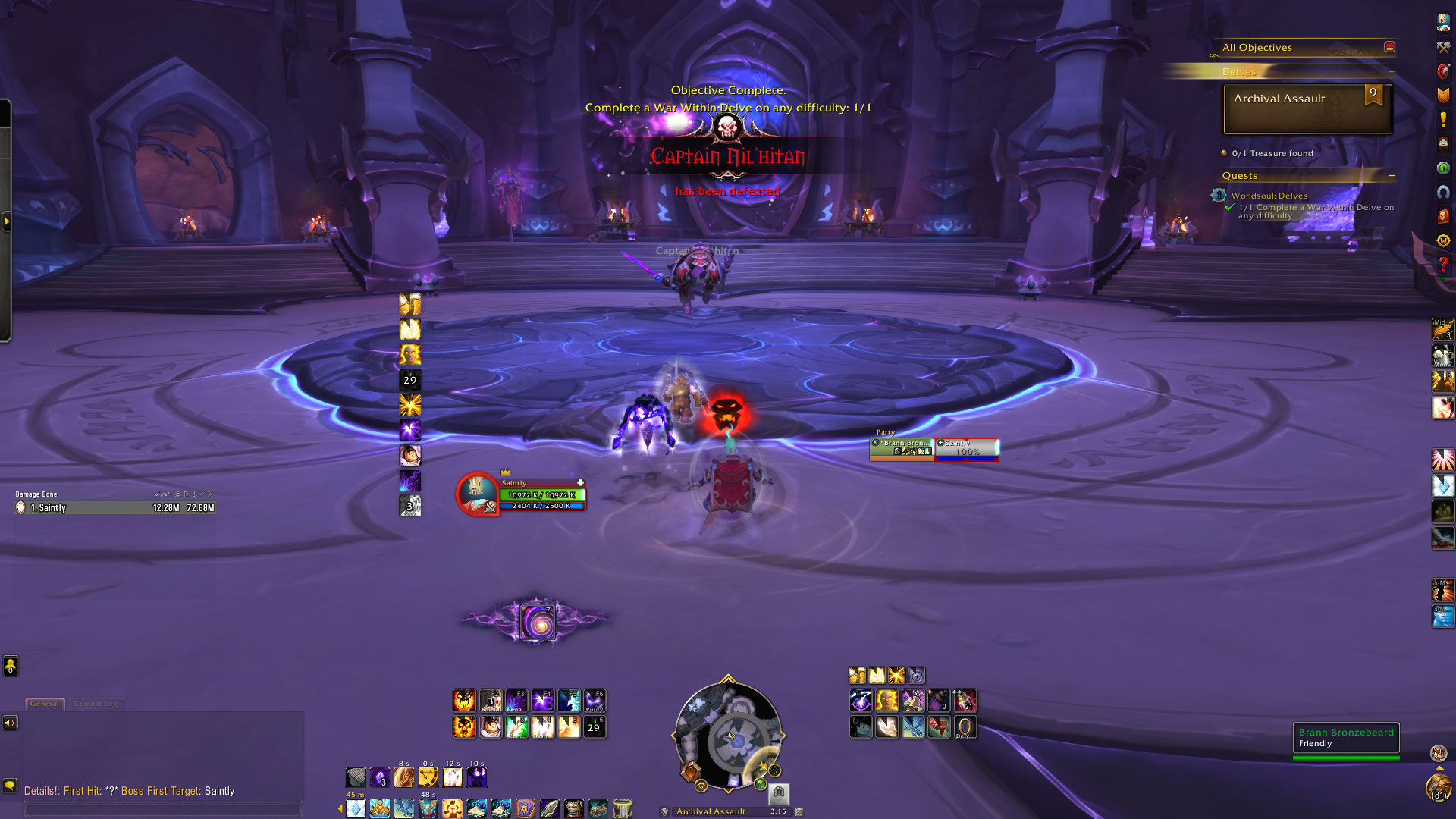Select the Worldsoul: Delves quest entry

point(1269,196)
